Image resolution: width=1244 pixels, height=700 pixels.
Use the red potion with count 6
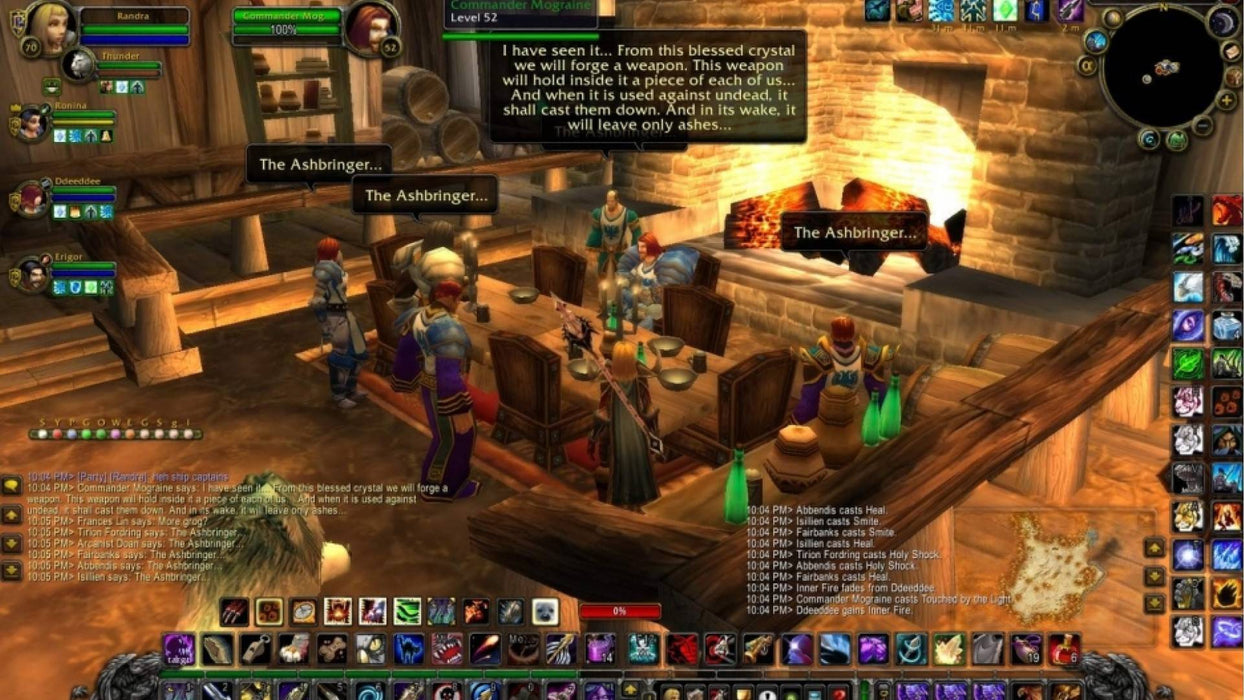pyautogui.click(x=1064, y=649)
